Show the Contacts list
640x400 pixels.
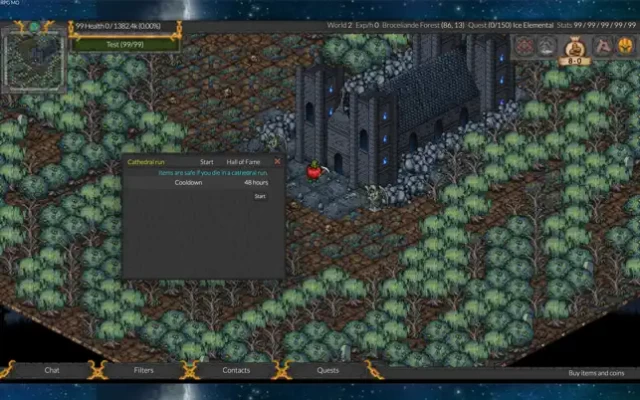pyautogui.click(x=236, y=370)
